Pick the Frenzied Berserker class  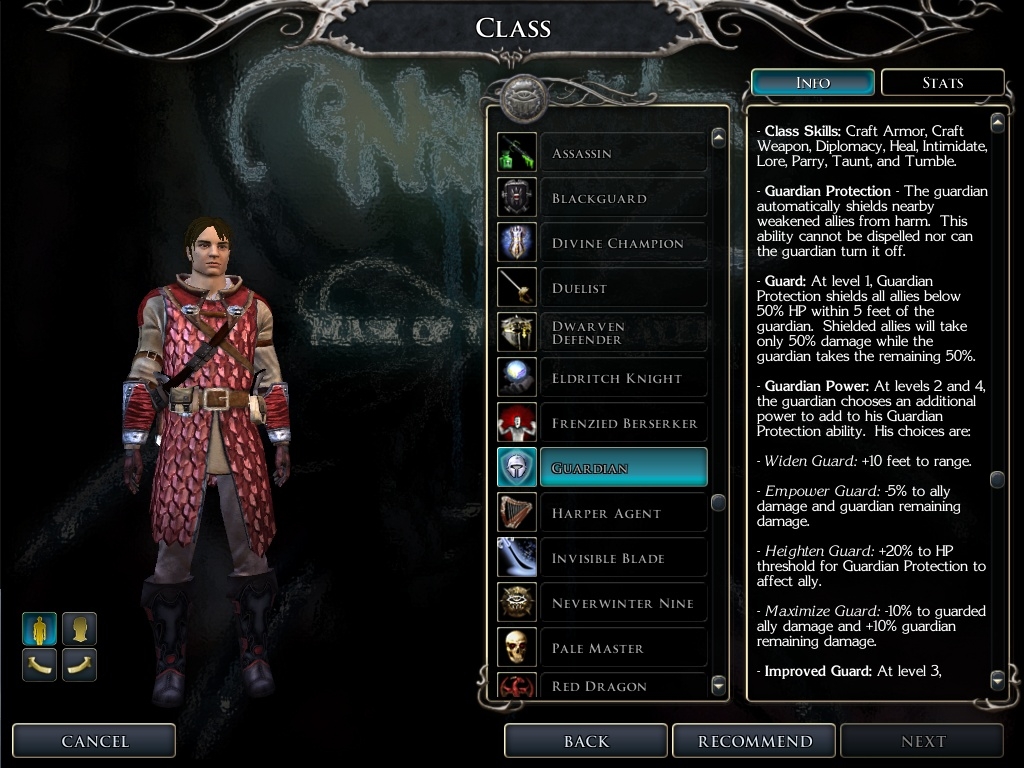tap(622, 423)
